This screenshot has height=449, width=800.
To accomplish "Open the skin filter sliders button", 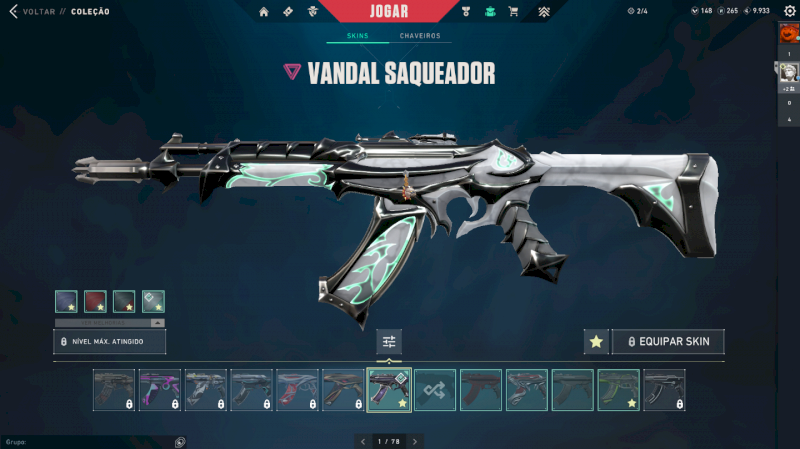I will coord(389,342).
